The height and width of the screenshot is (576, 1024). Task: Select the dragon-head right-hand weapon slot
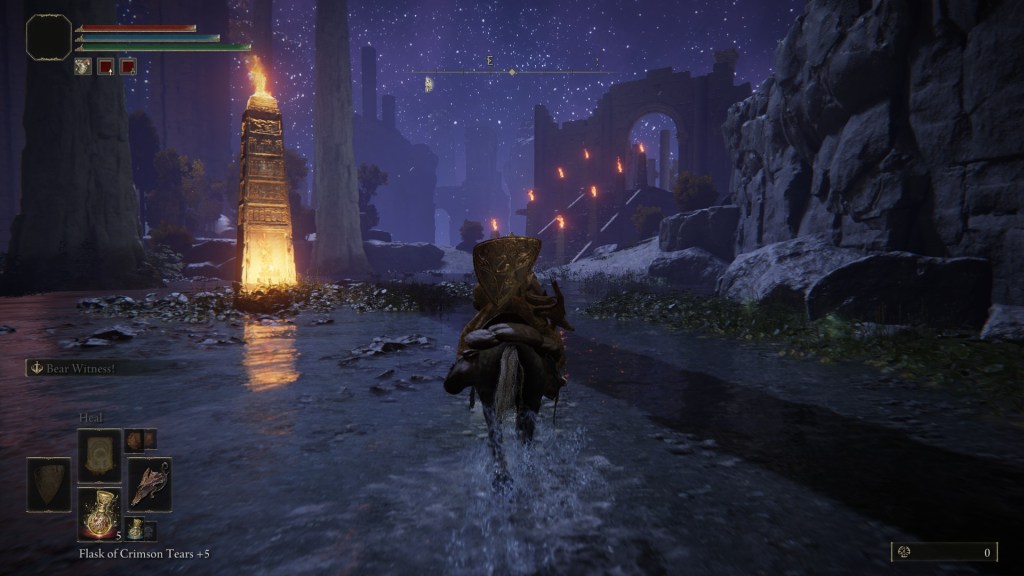(x=149, y=484)
